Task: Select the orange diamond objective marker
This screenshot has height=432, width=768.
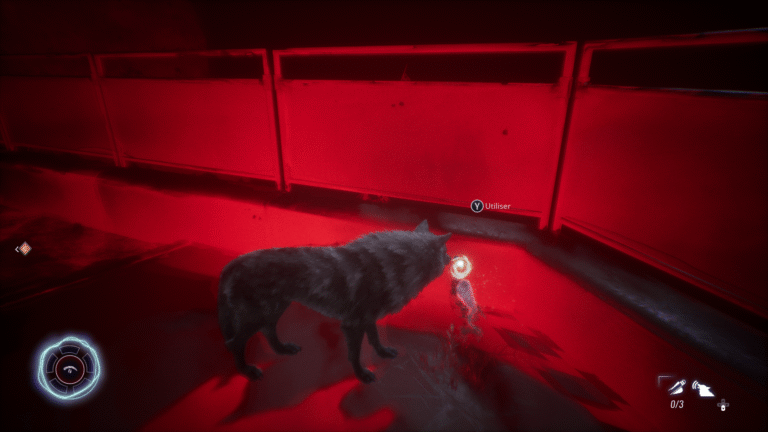Action: coord(24,248)
